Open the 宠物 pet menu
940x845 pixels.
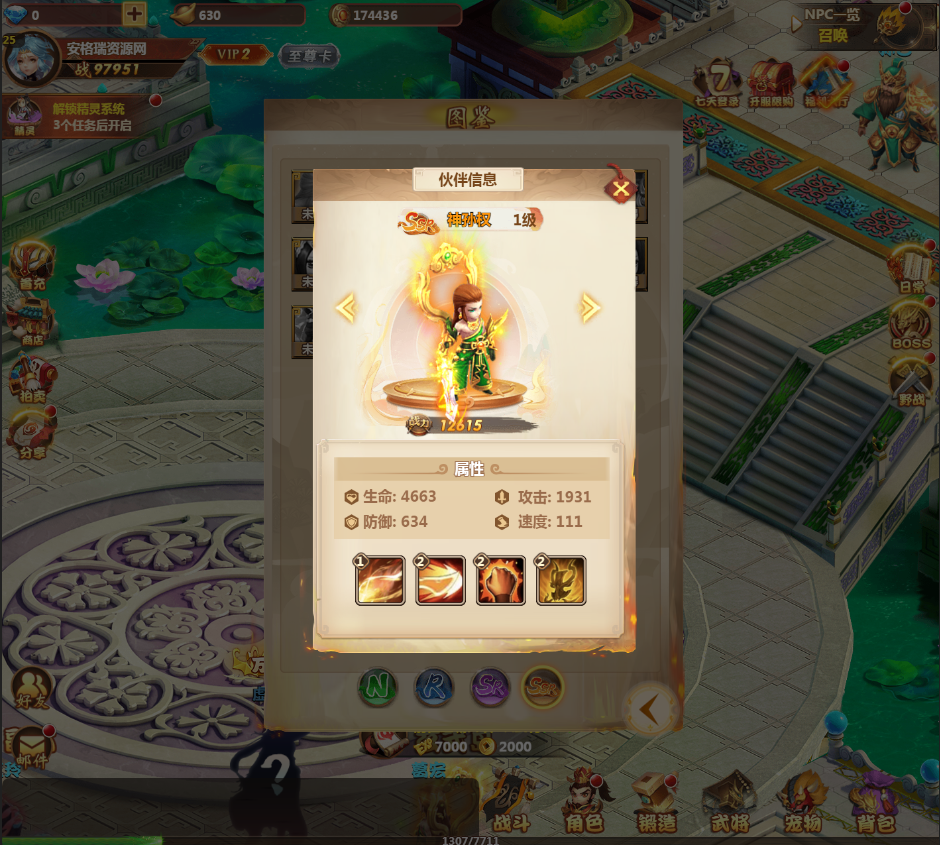coord(802,801)
